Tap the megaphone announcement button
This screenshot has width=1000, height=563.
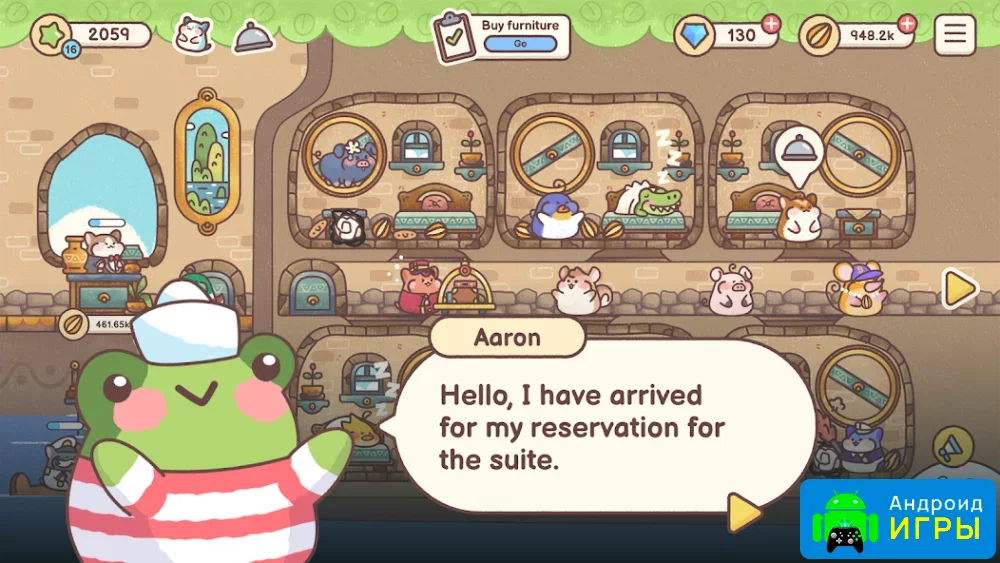click(952, 447)
